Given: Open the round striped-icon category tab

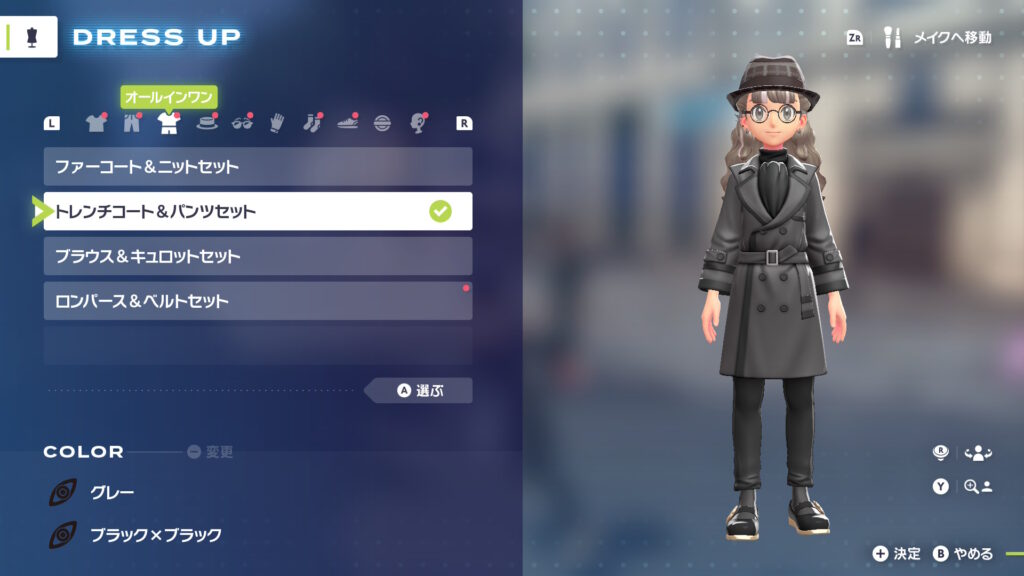Looking at the screenshot, I should coord(382,123).
